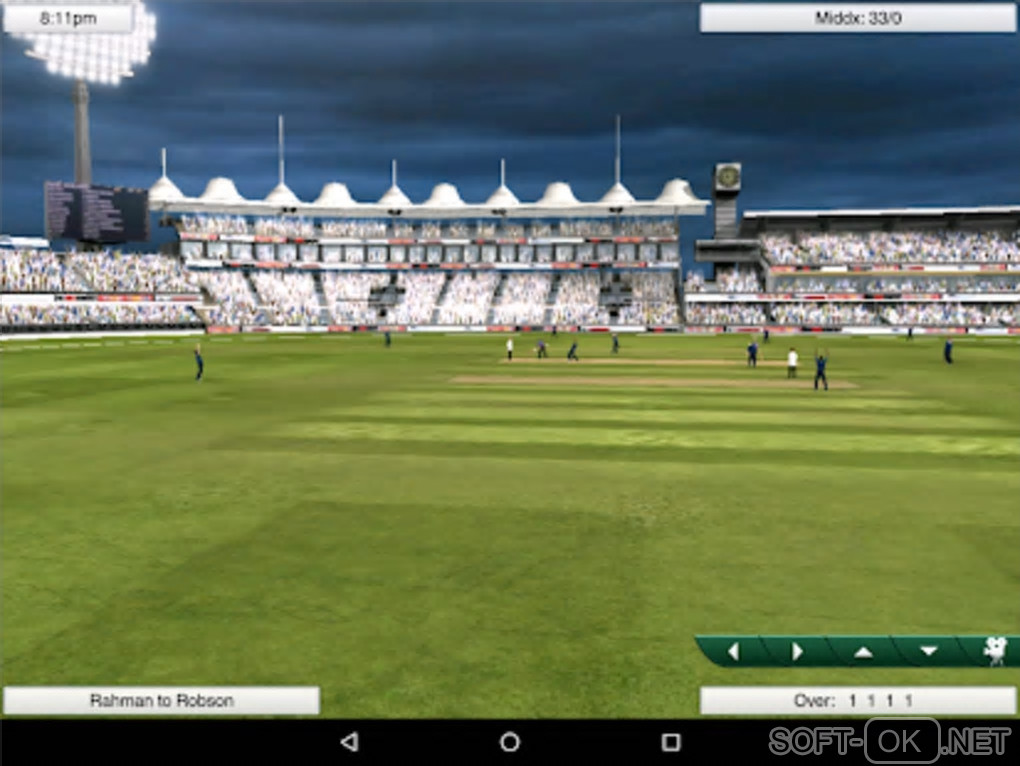Rotate the view with the right arrow
Viewport: 1020px width, 766px height.
(x=797, y=651)
